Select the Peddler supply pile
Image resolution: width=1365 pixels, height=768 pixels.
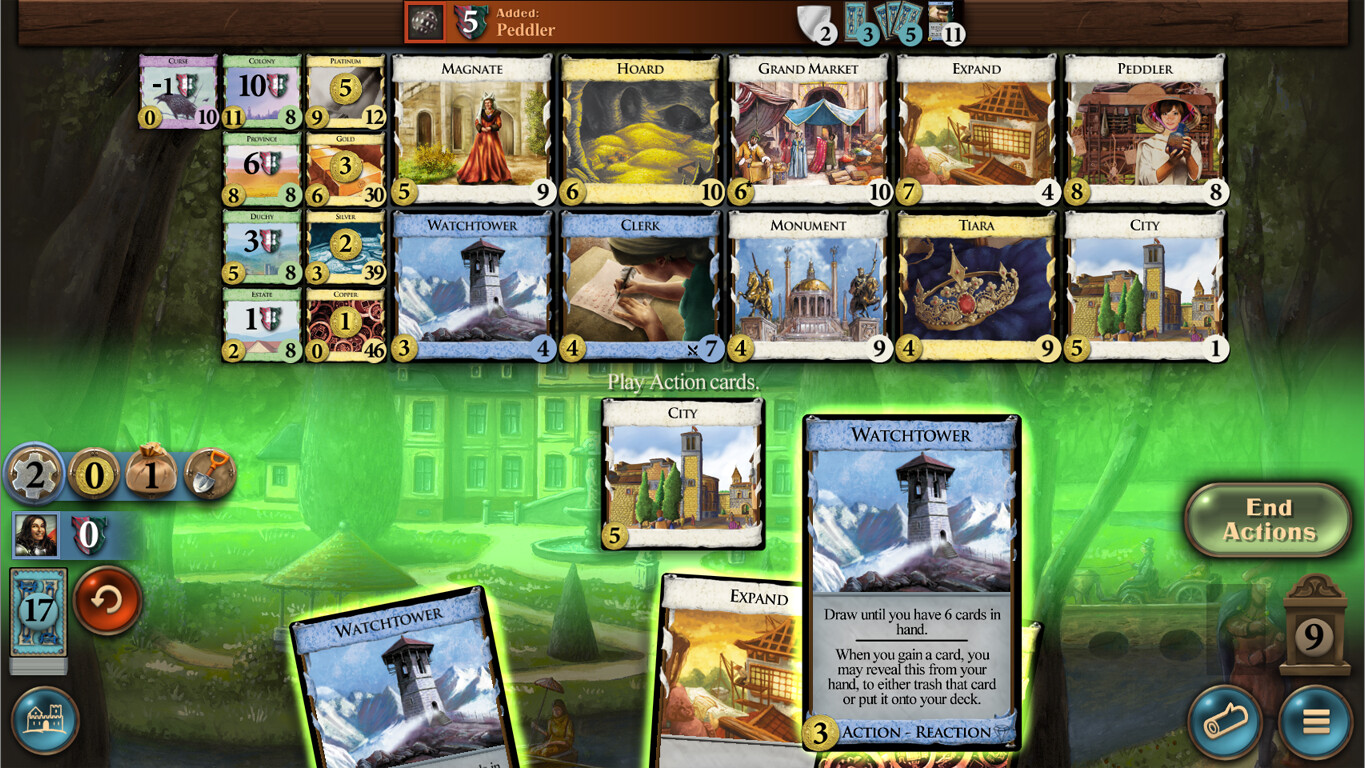pyautogui.click(x=1145, y=128)
